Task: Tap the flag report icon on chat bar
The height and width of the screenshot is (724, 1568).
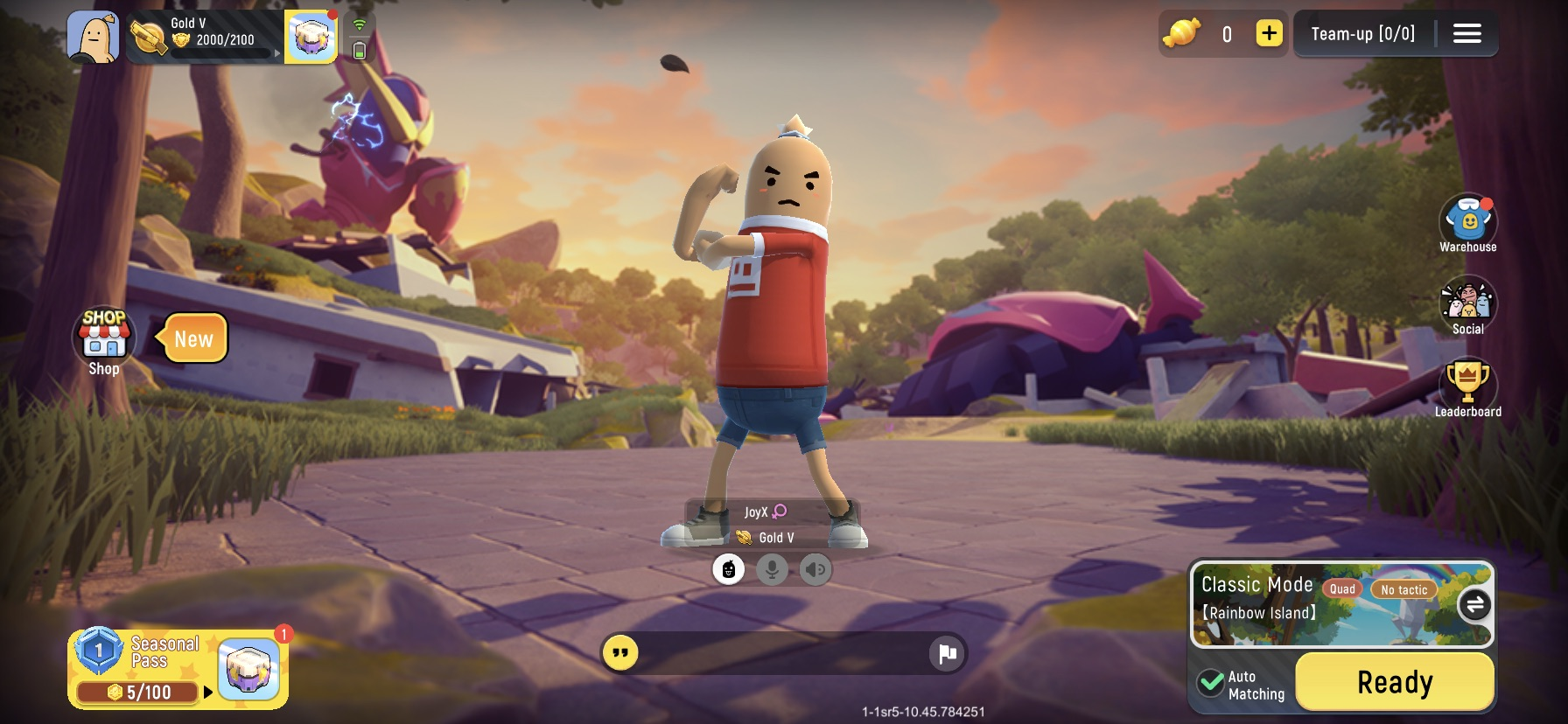Action: 946,652
